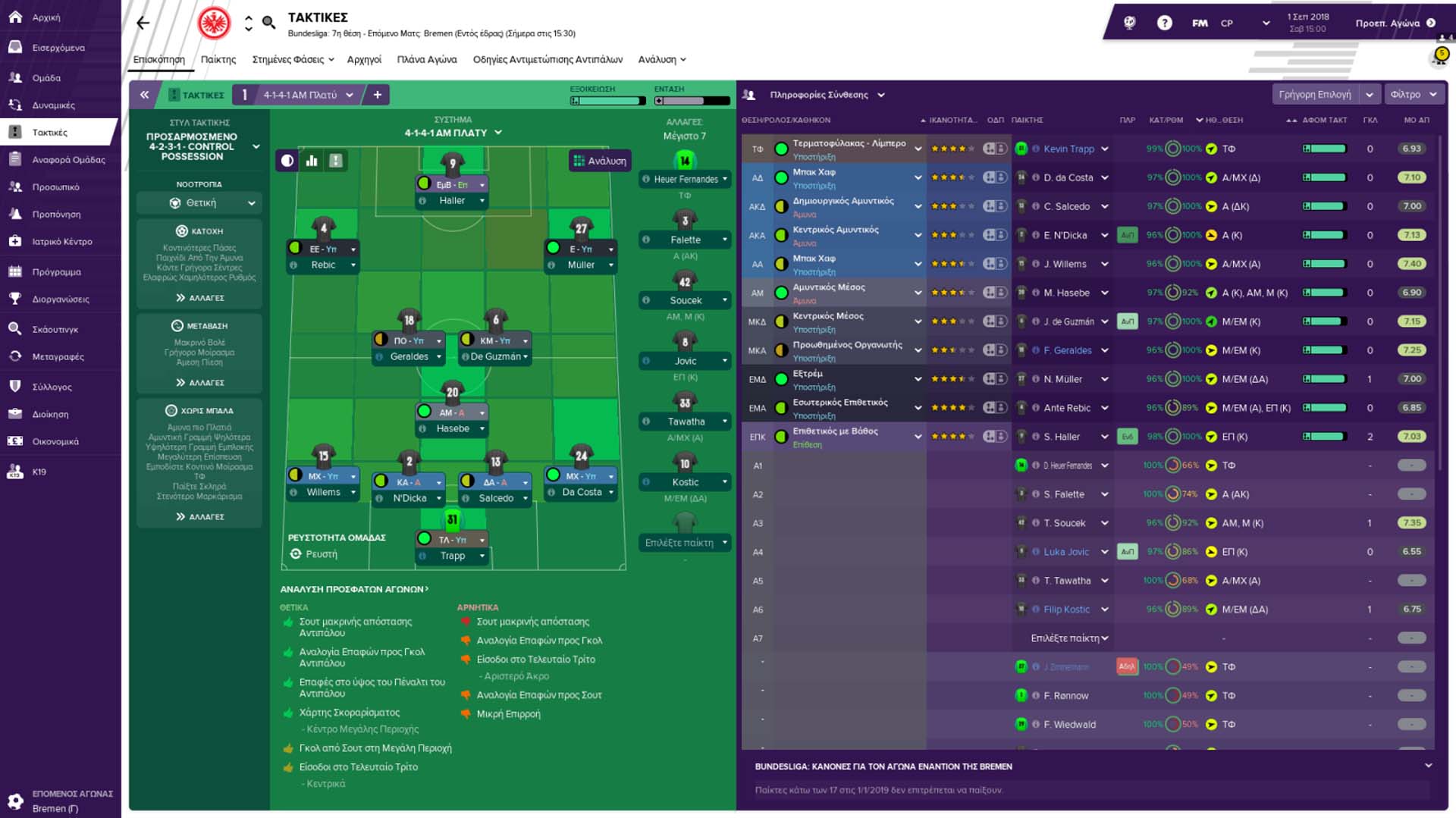Switch to the Ανάλυση tab

click(x=661, y=59)
